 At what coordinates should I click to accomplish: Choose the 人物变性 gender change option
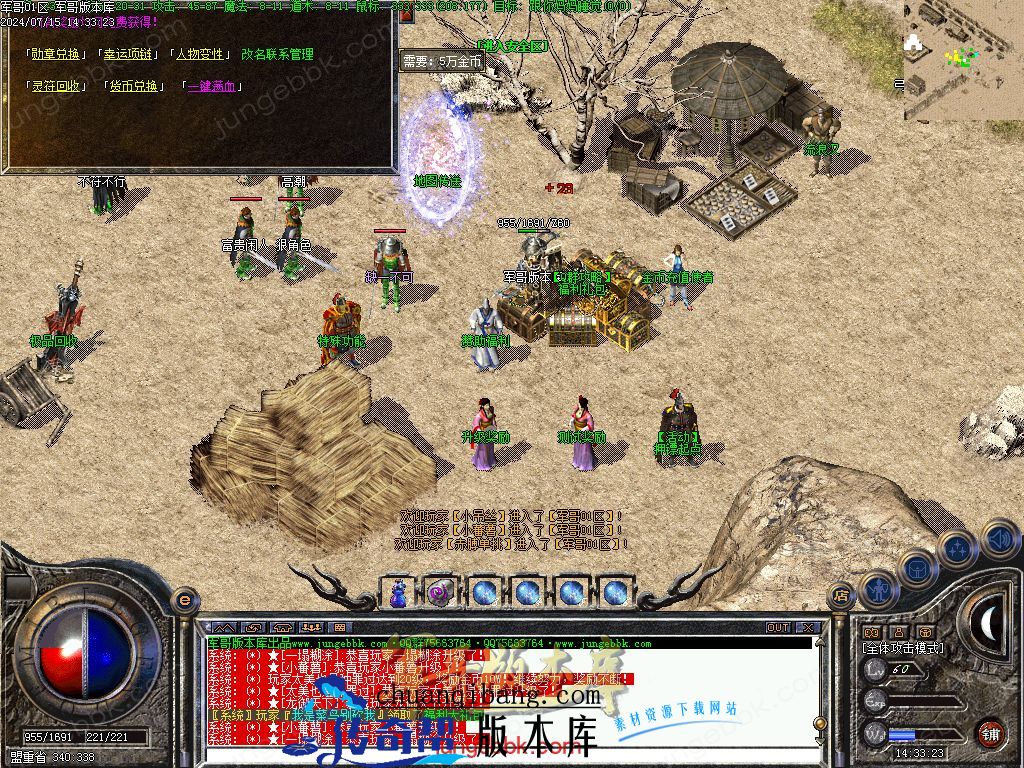click(x=201, y=54)
